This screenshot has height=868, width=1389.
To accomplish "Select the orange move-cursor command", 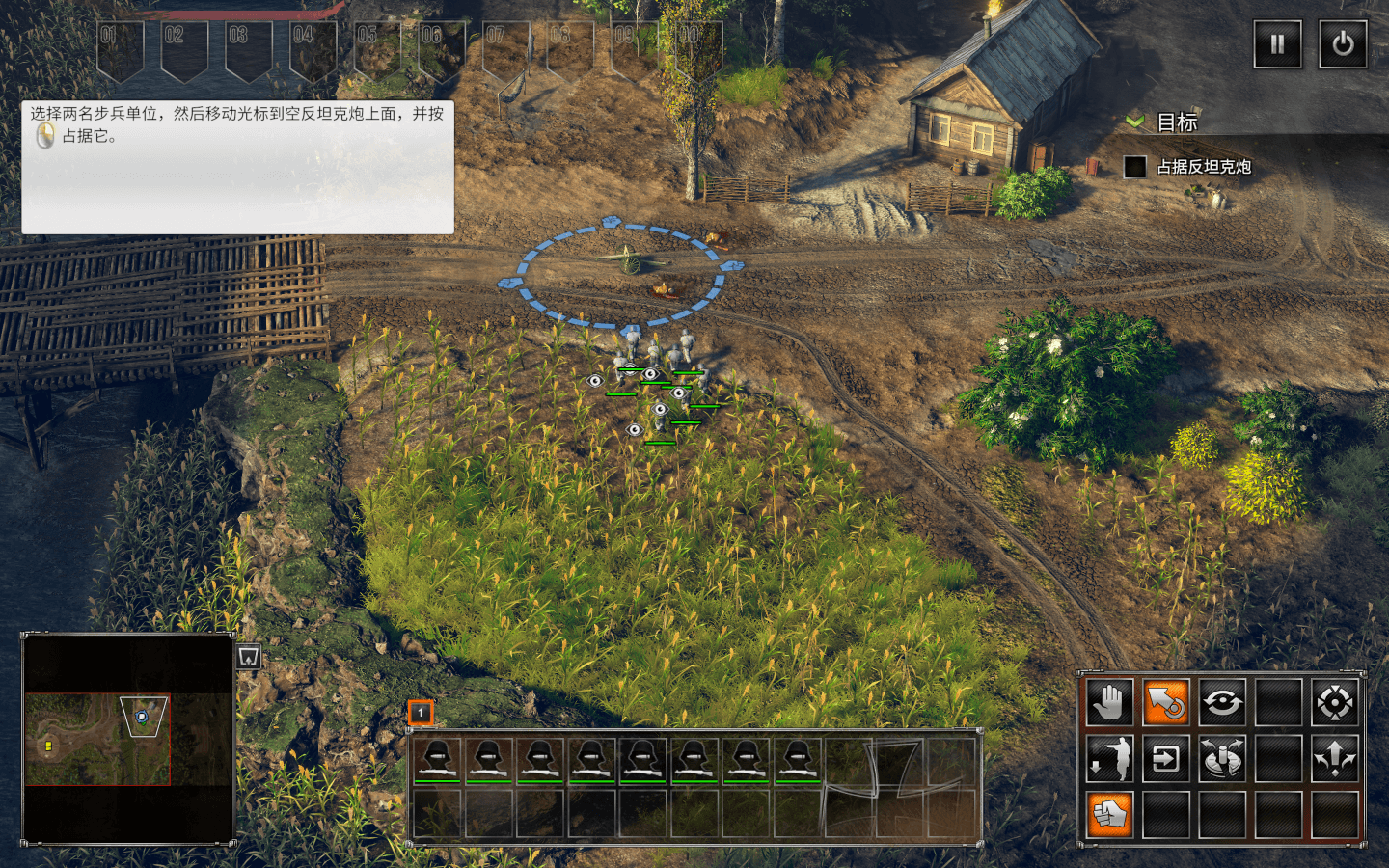I will (1165, 702).
